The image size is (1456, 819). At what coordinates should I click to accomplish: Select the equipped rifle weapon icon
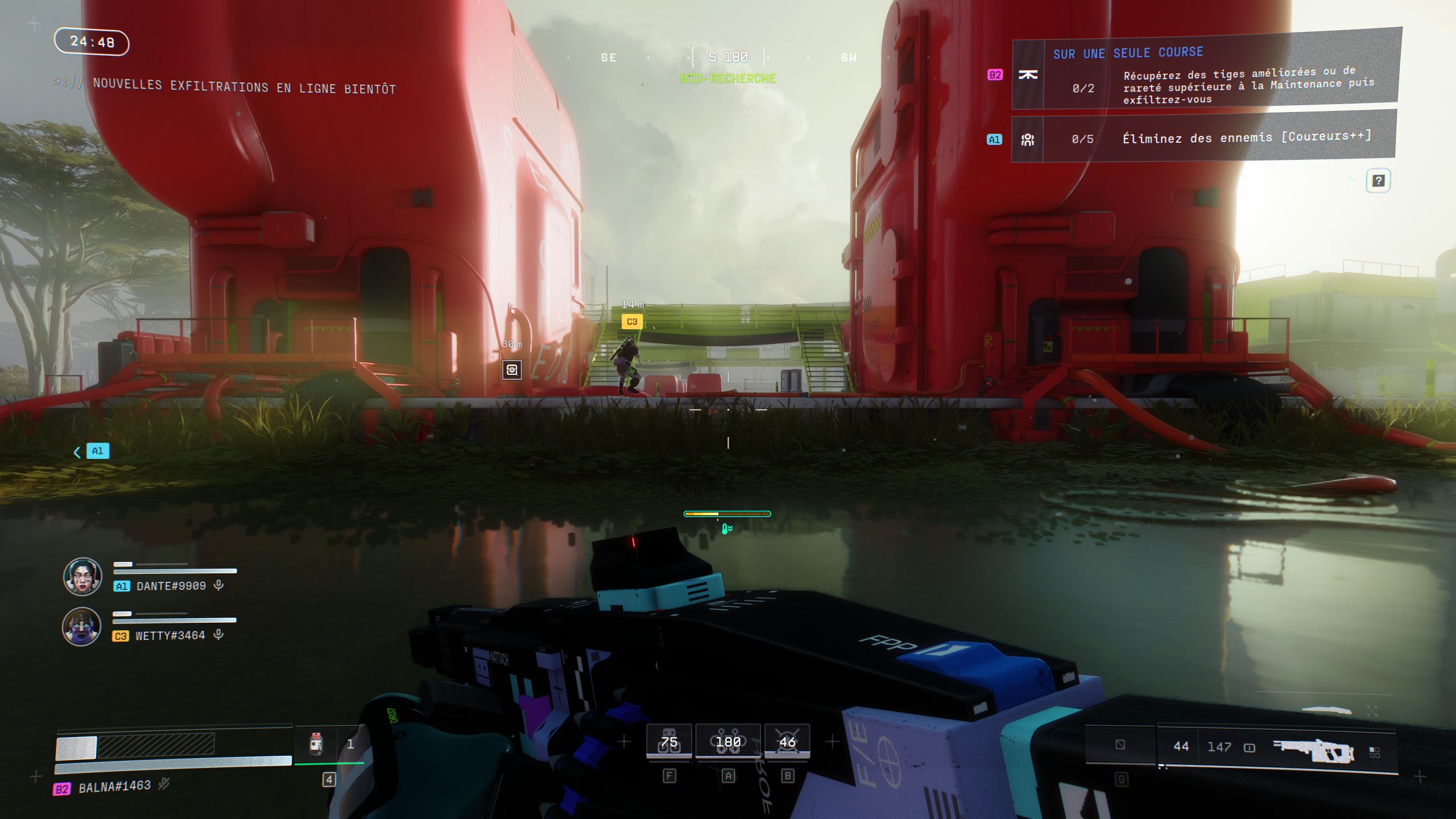[1313, 750]
